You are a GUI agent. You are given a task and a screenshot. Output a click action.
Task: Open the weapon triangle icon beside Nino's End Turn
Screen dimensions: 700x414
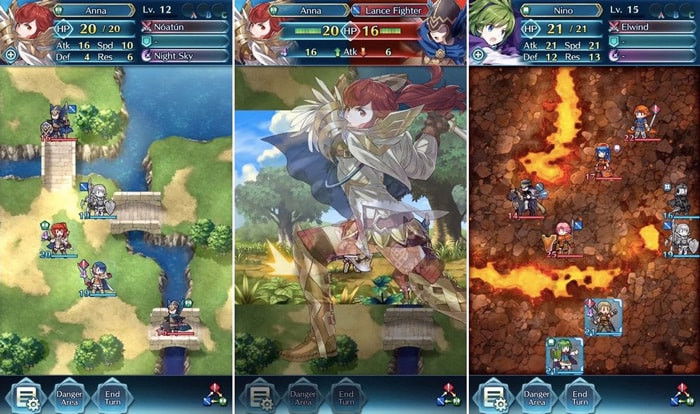[679, 393]
